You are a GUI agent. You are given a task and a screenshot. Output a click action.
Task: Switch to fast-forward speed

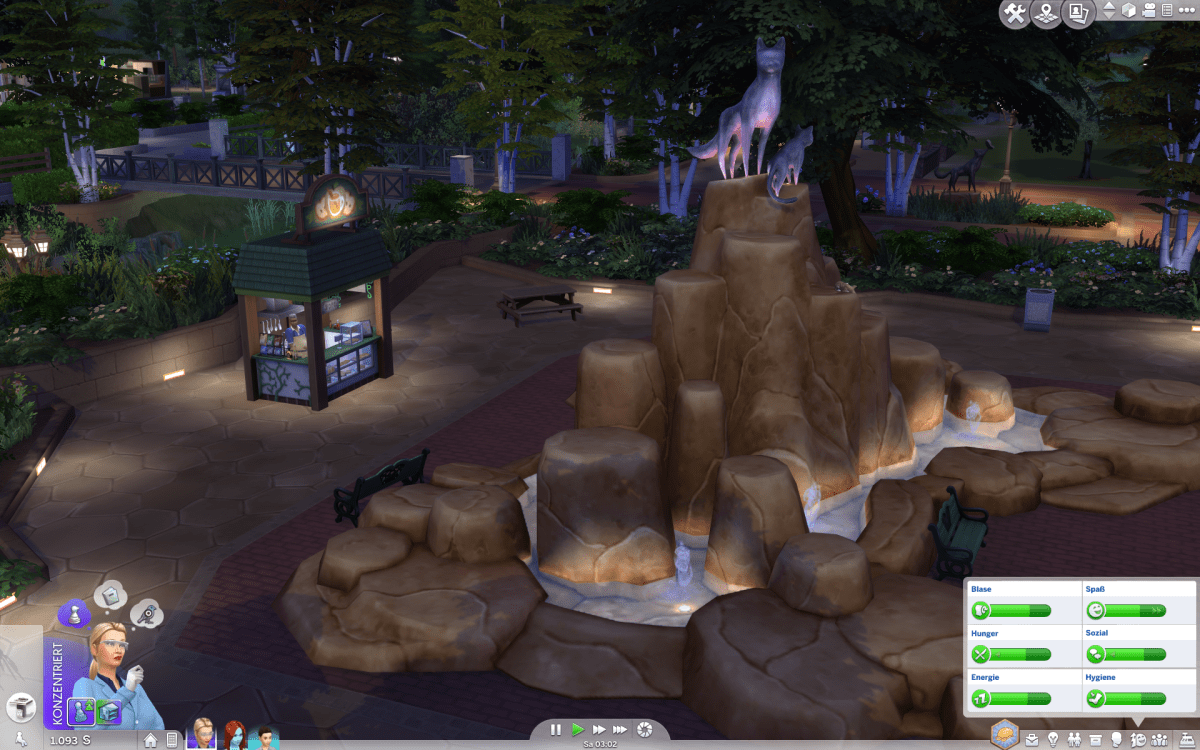[x=599, y=730]
